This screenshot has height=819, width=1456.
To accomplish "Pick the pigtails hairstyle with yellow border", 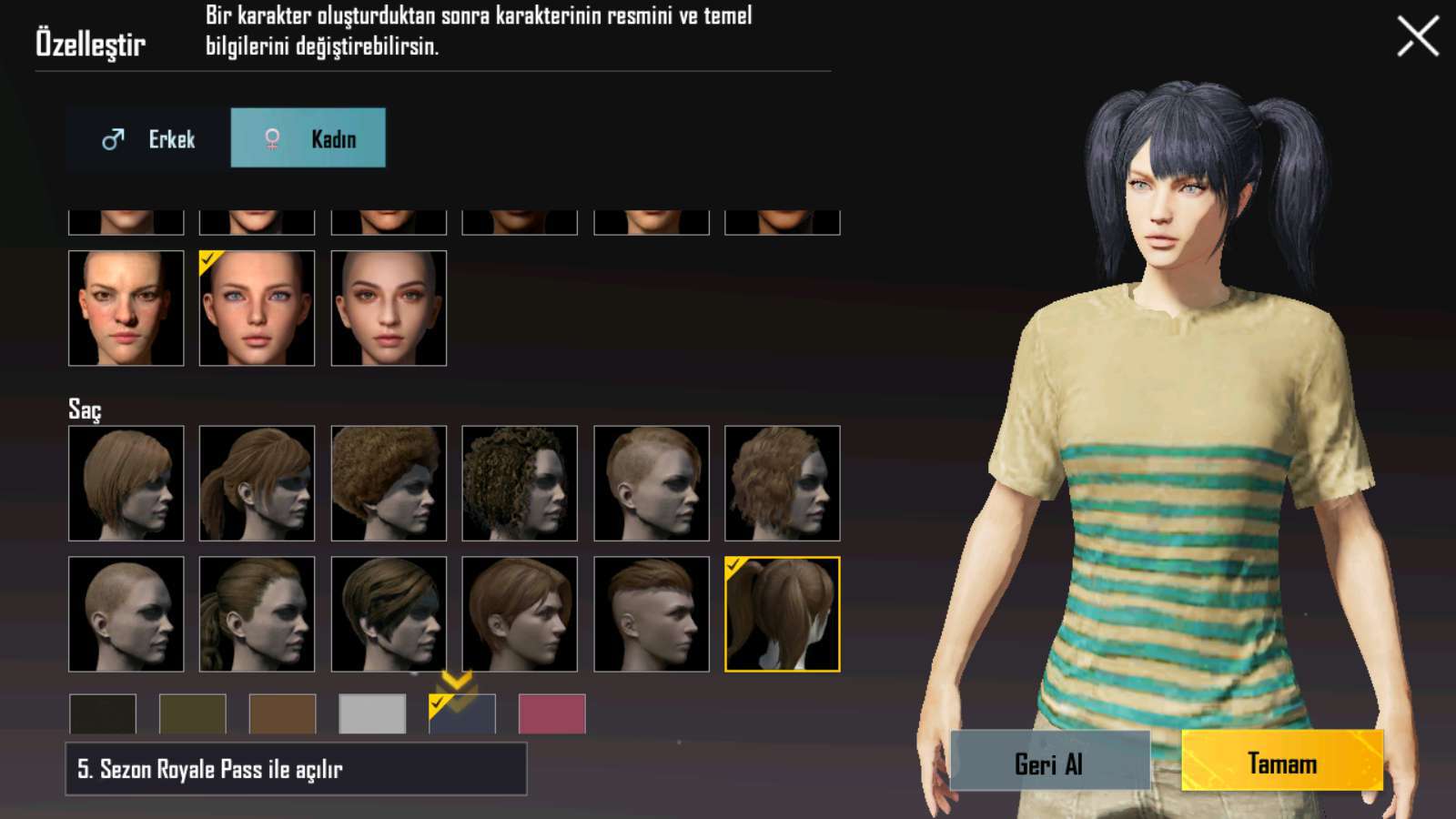I will click(782, 614).
